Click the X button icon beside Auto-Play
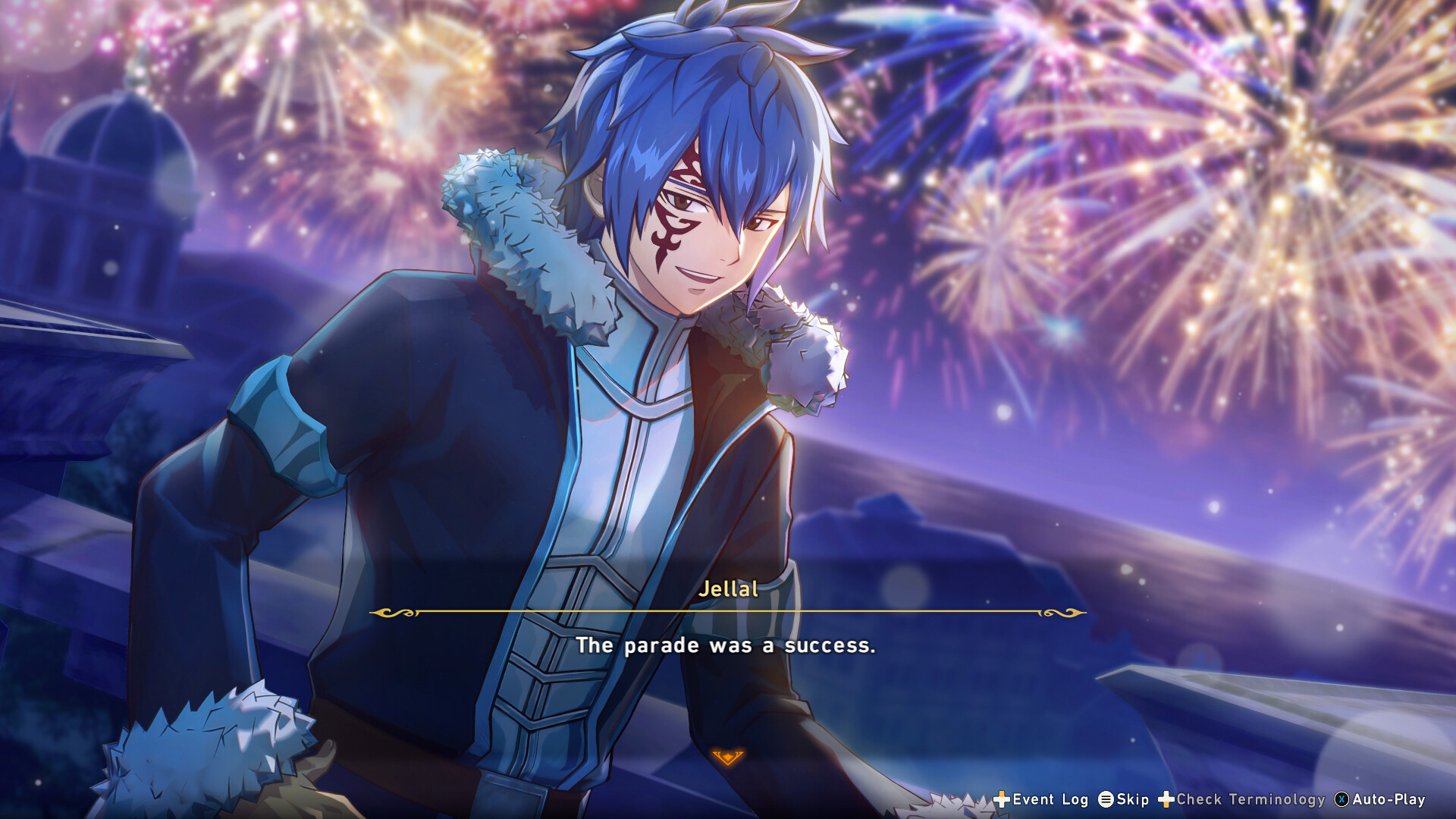The image size is (1456, 819). (x=1341, y=800)
